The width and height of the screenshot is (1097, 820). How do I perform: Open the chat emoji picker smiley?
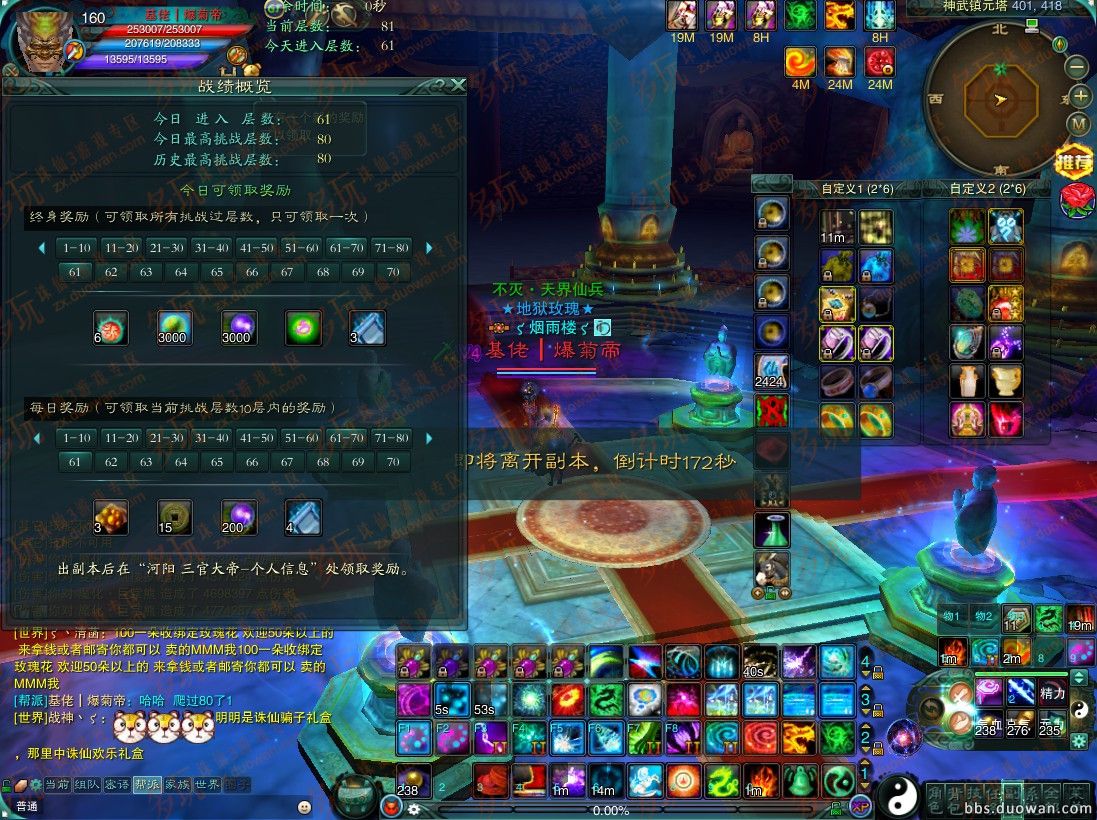(x=304, y=806)
